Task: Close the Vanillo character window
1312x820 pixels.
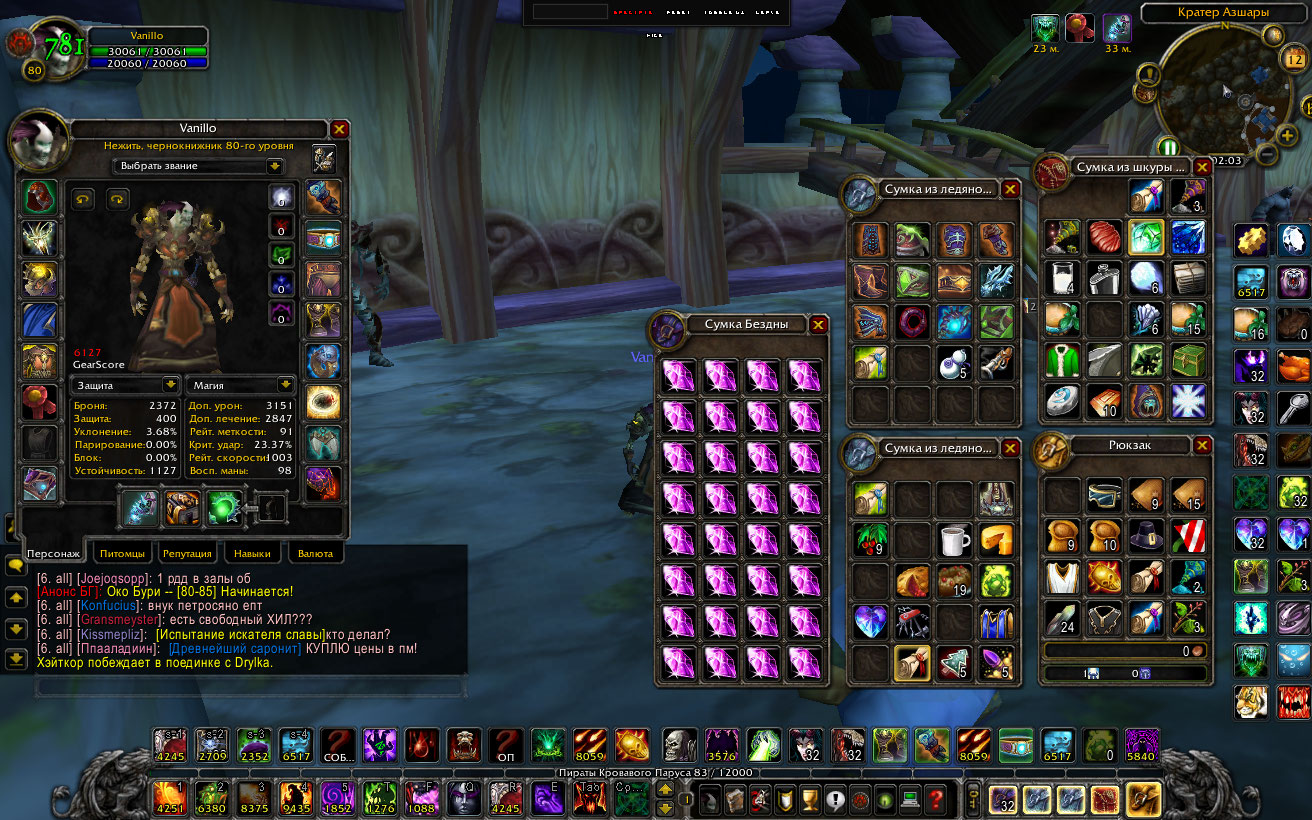Action: point(340,129)
